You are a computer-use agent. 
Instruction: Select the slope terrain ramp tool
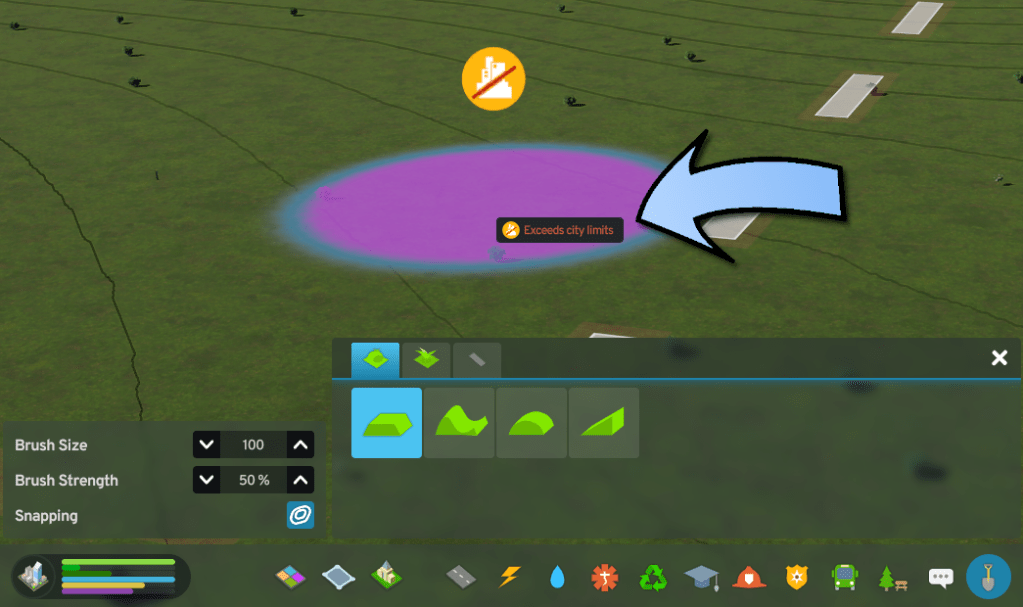point(603,423)
